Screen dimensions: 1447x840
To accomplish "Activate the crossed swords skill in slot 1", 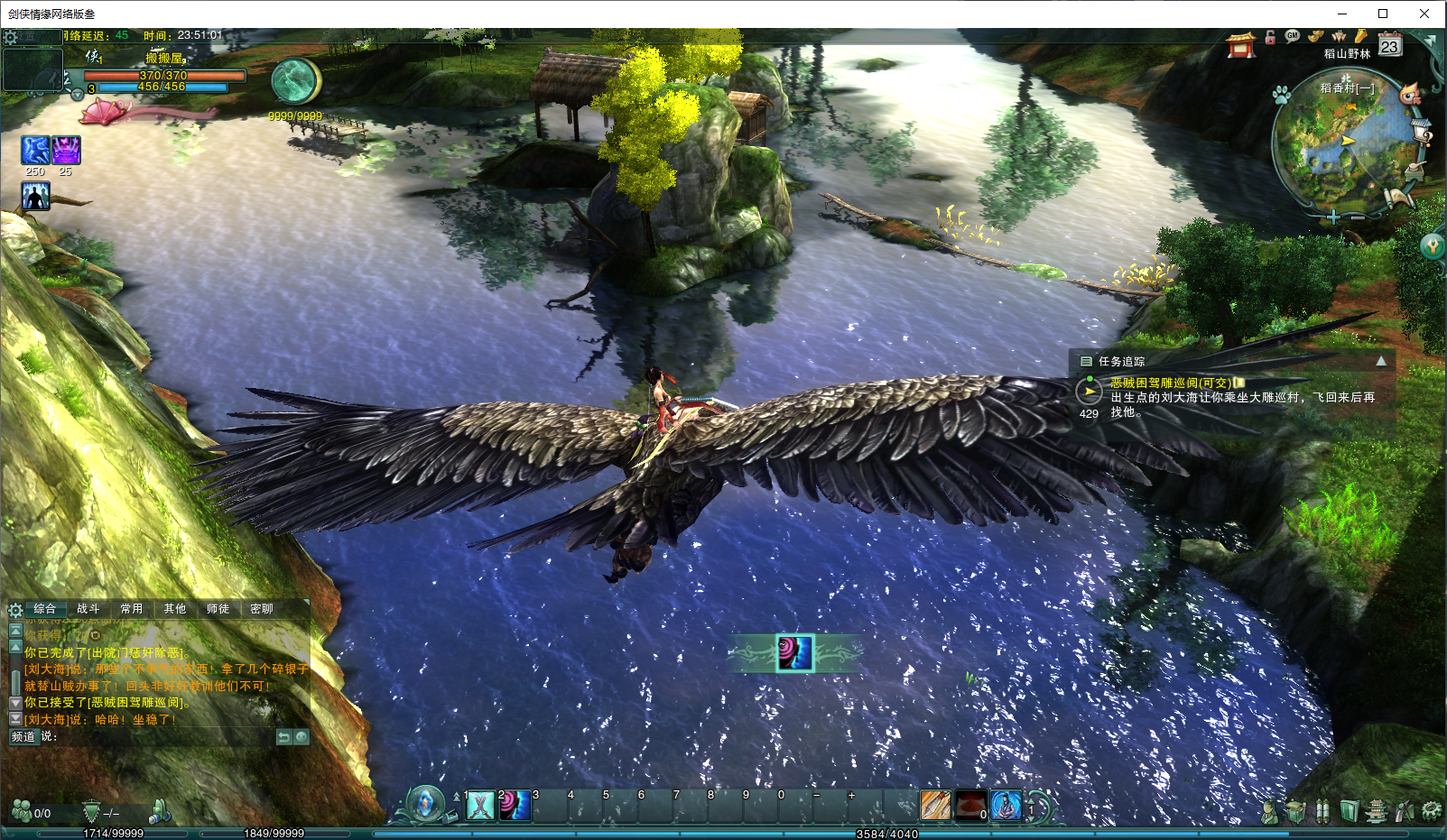I will point(480,805).
